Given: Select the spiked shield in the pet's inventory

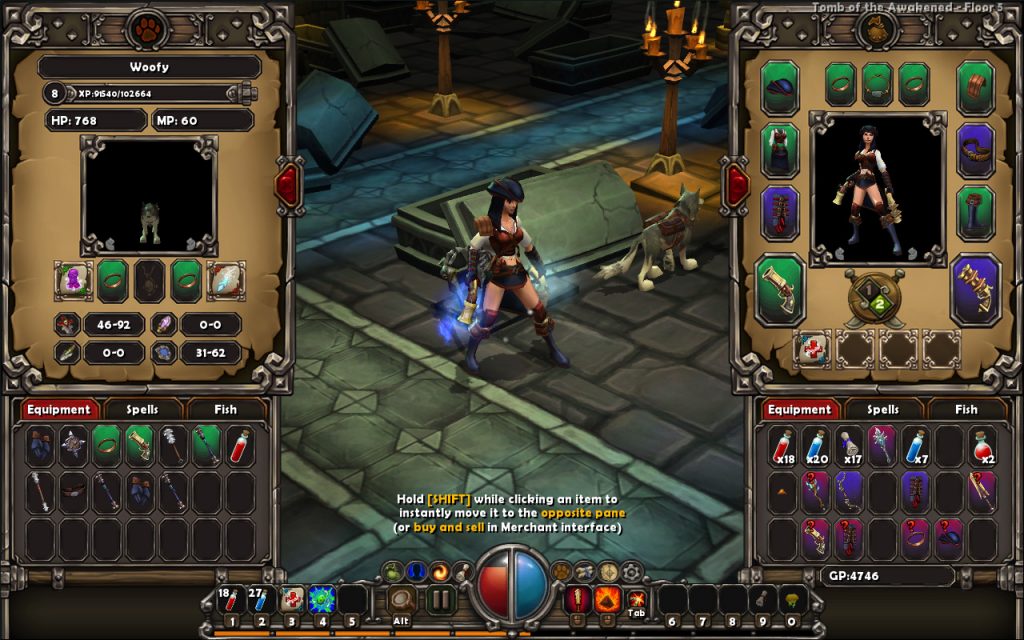Looking at the screenshot, I should pos(73,445).
